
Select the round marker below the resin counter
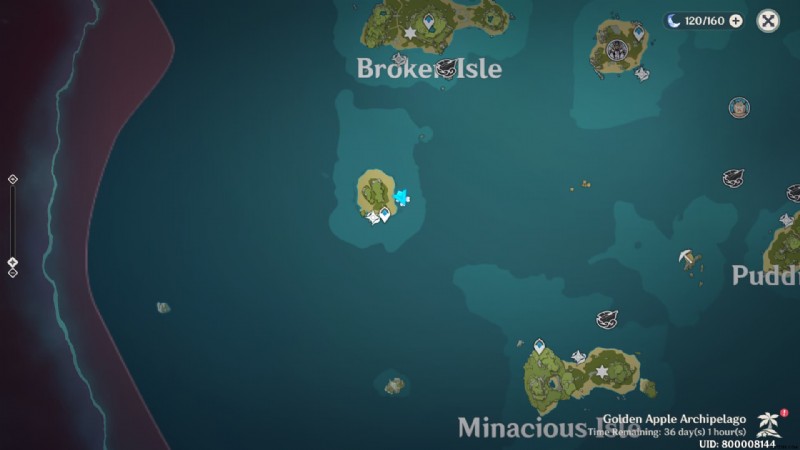739,107
